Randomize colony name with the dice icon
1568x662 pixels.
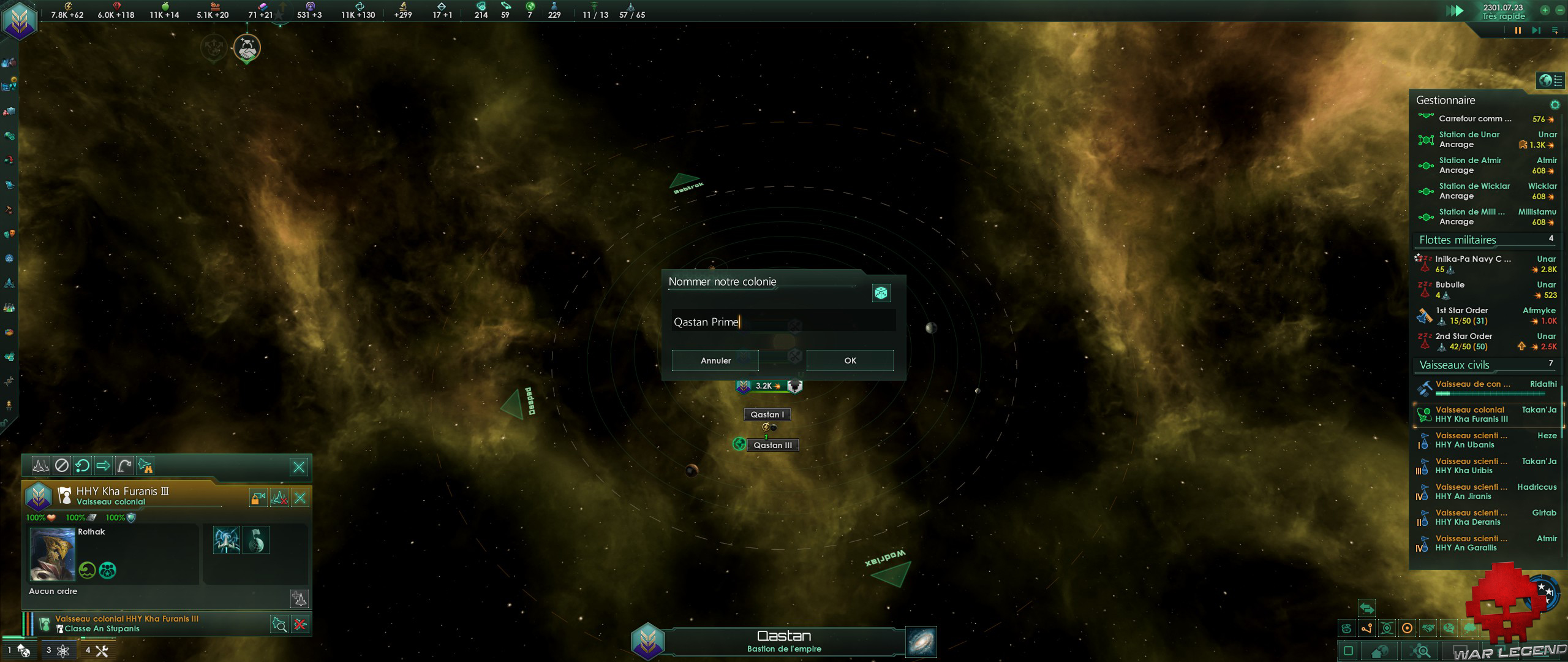(881, 293)
